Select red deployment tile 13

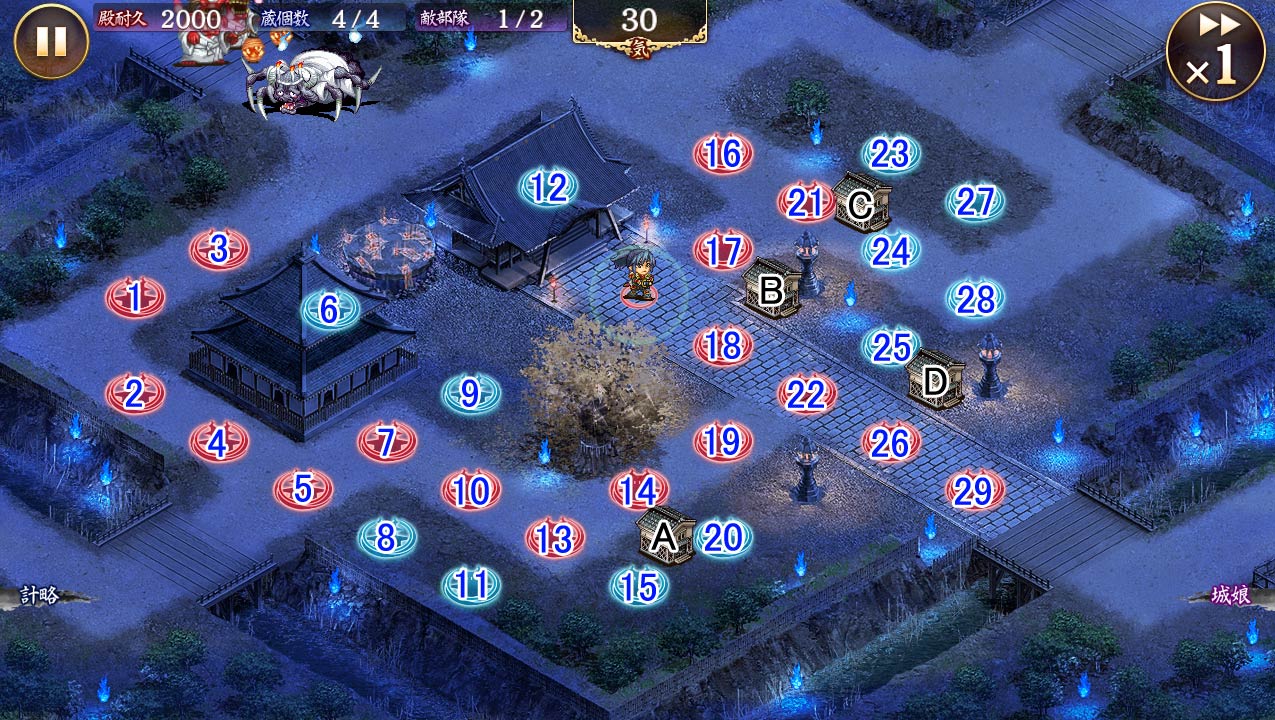coord(554,539)
